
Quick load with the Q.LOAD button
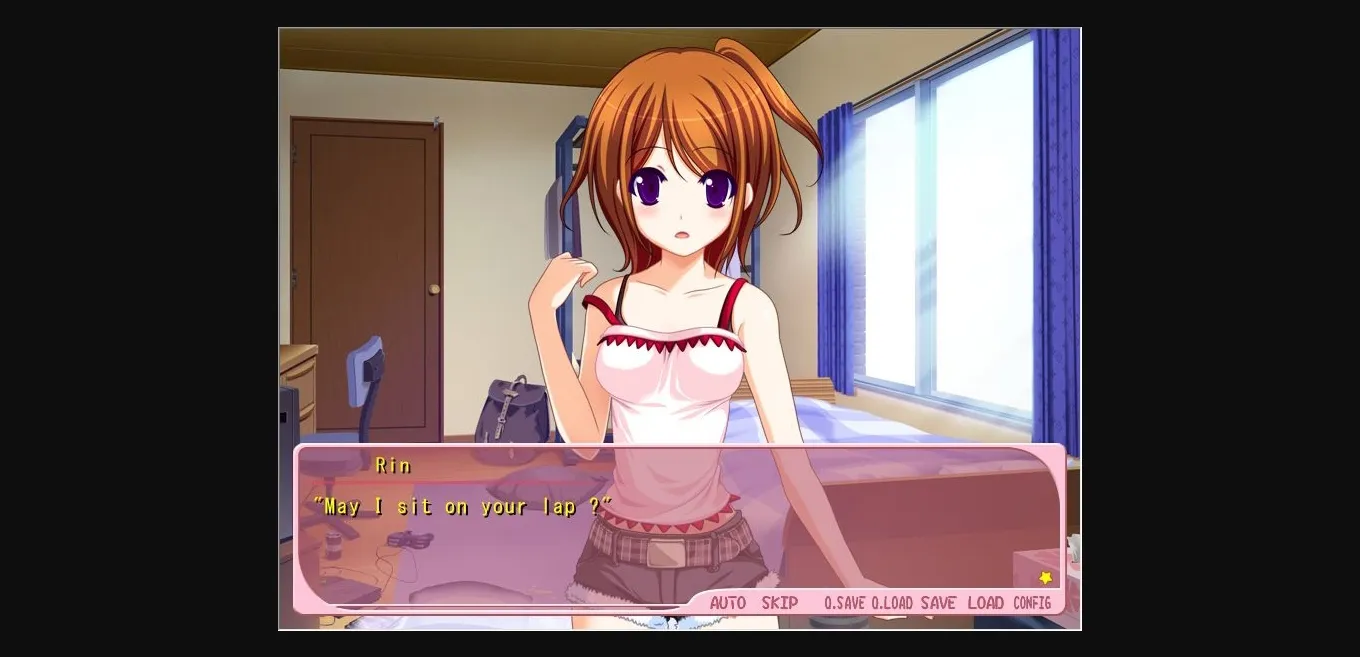click(892, 603)
